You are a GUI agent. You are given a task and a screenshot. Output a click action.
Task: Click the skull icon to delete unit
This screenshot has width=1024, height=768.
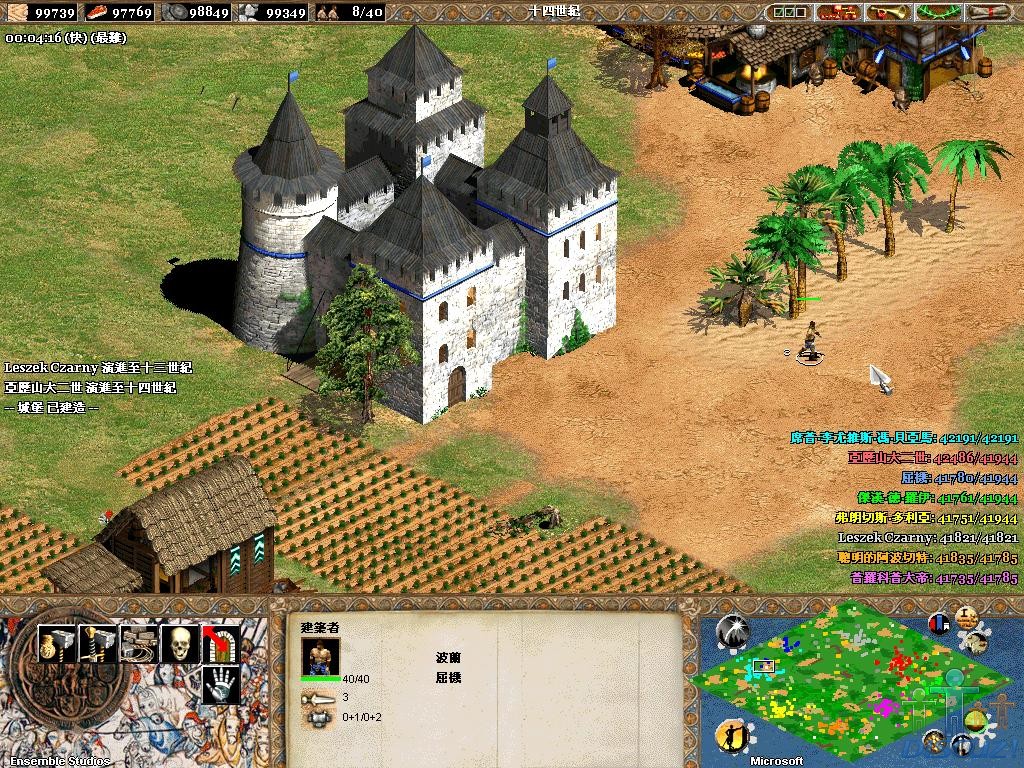coord(180,644)
